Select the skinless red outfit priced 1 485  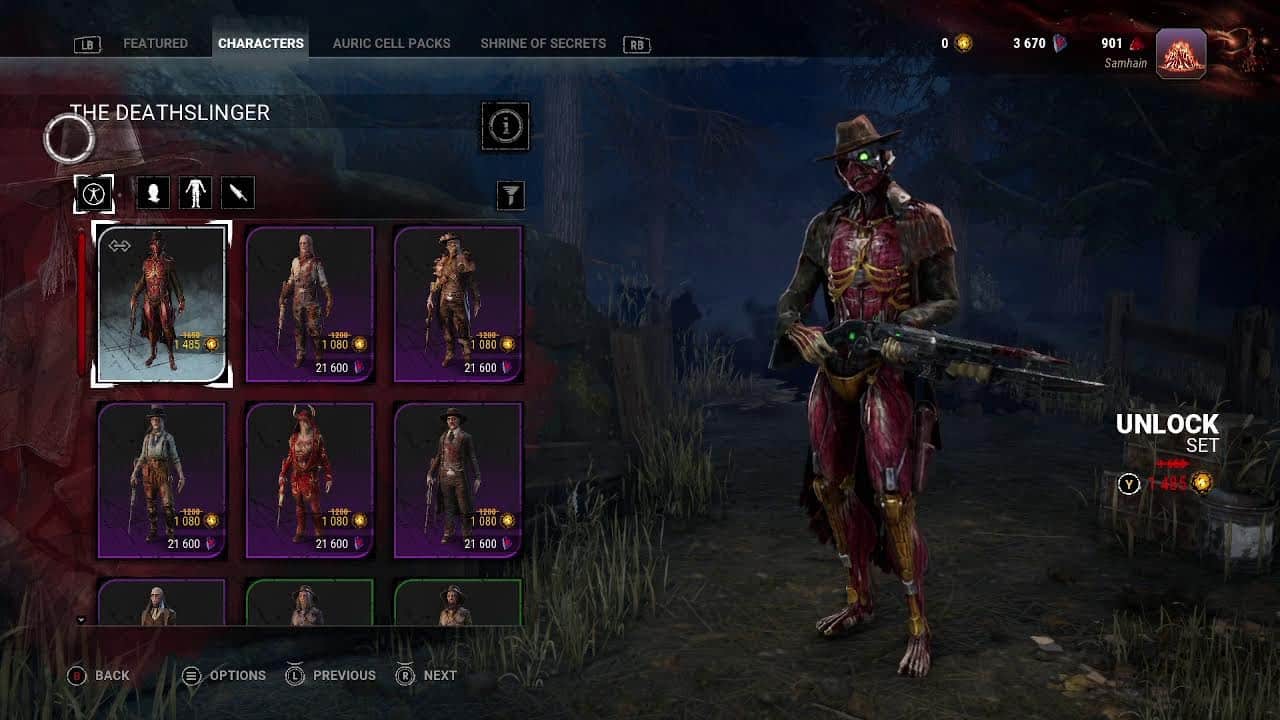(162, 304)
